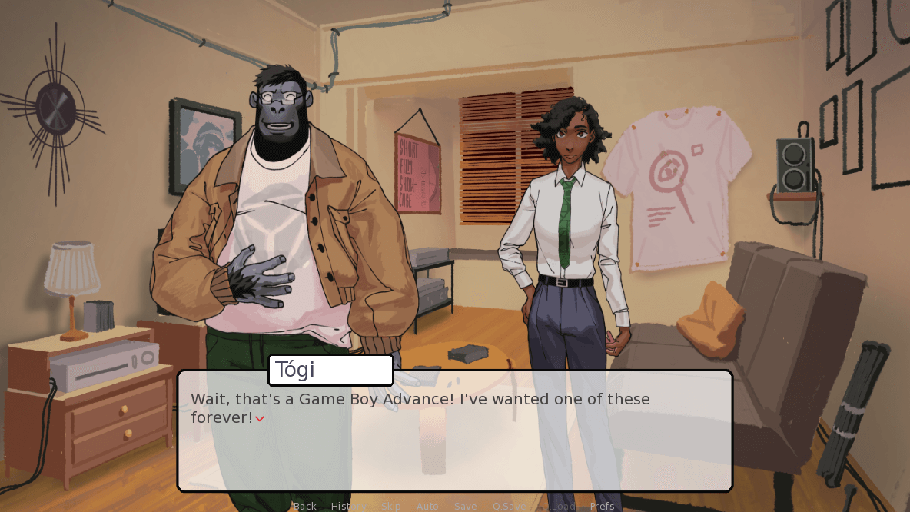This screenshot has width=910, height=512.
Task: Open the dialogue History log
Action: click(x=346, y=506)
